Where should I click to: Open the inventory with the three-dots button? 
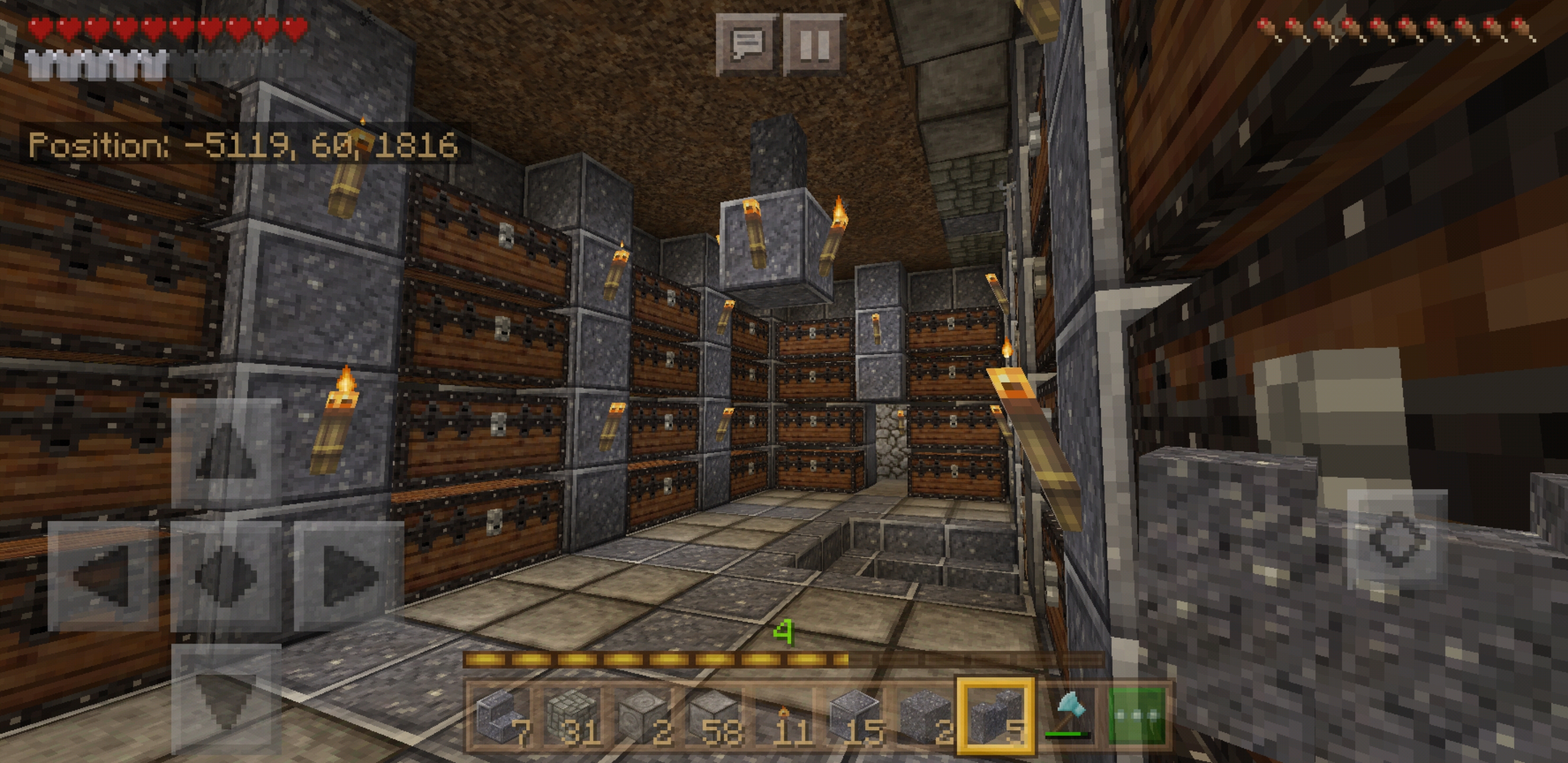pyautogui.click(x=1137, y=717)
